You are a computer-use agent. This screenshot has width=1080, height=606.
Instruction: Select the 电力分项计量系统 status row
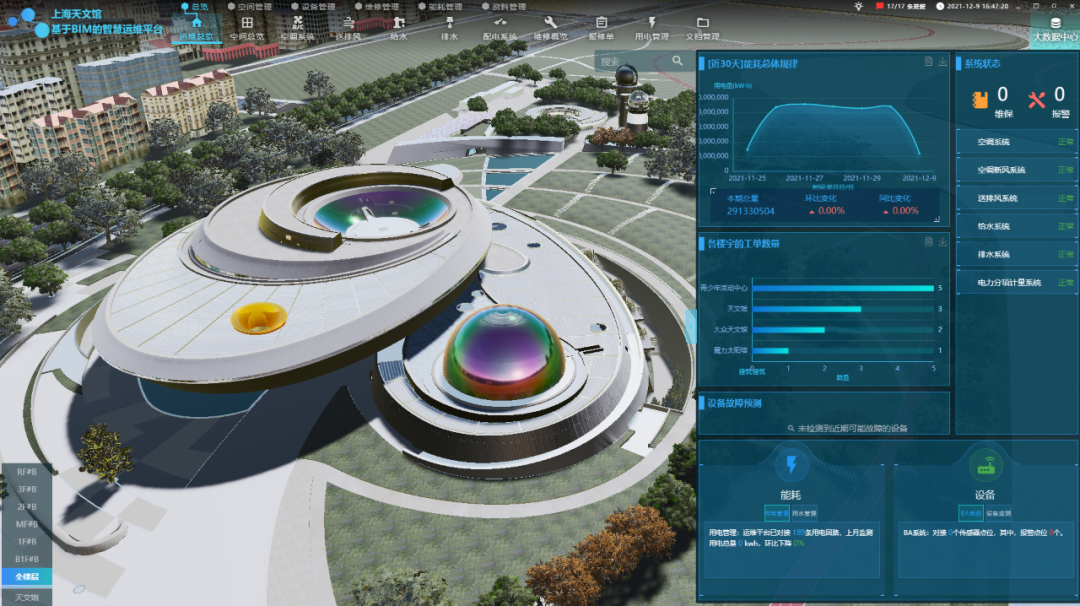point(1015,283)
